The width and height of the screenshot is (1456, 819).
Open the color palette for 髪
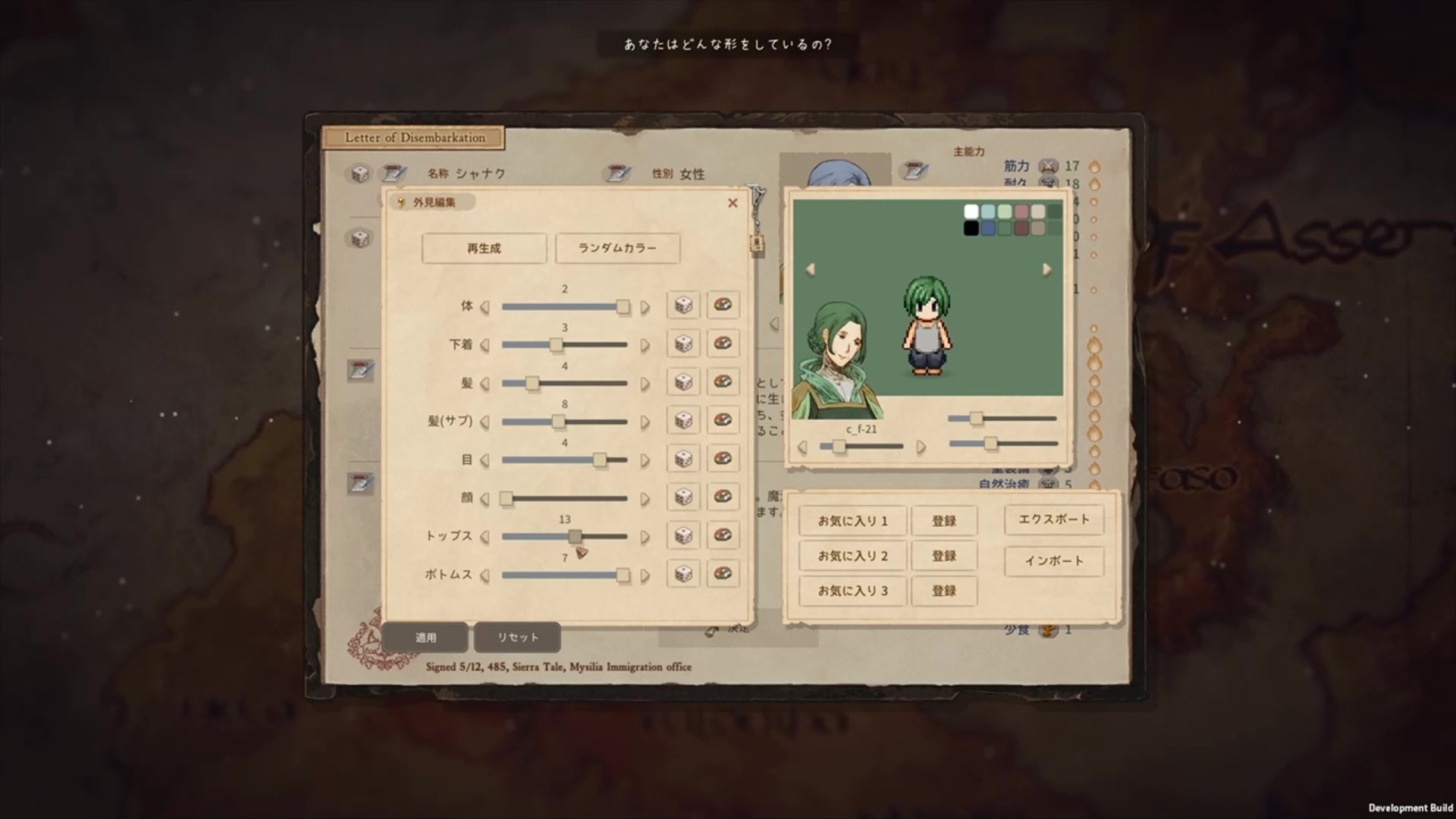click(723, 383)
